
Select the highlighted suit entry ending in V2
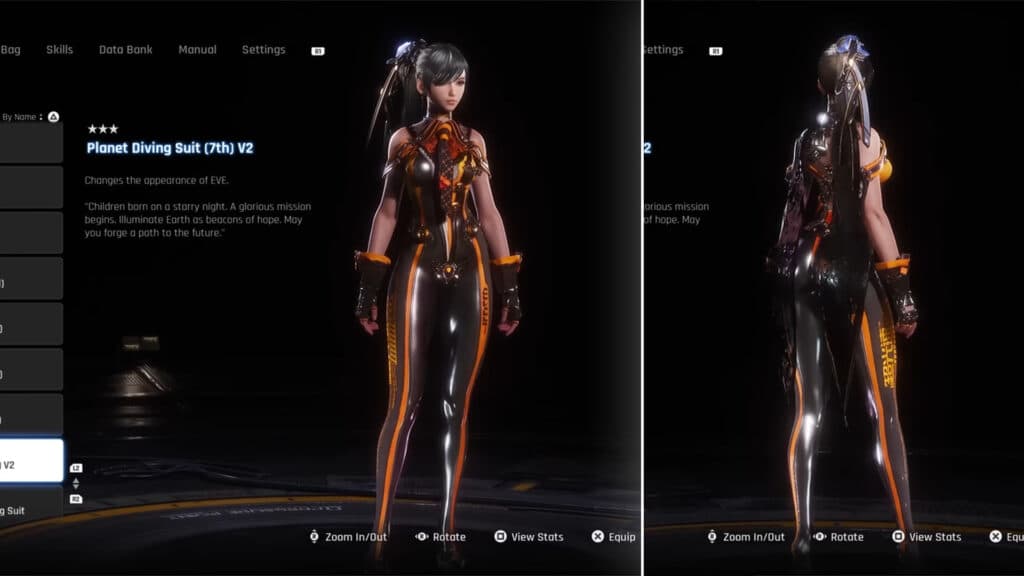pos(31,464)
